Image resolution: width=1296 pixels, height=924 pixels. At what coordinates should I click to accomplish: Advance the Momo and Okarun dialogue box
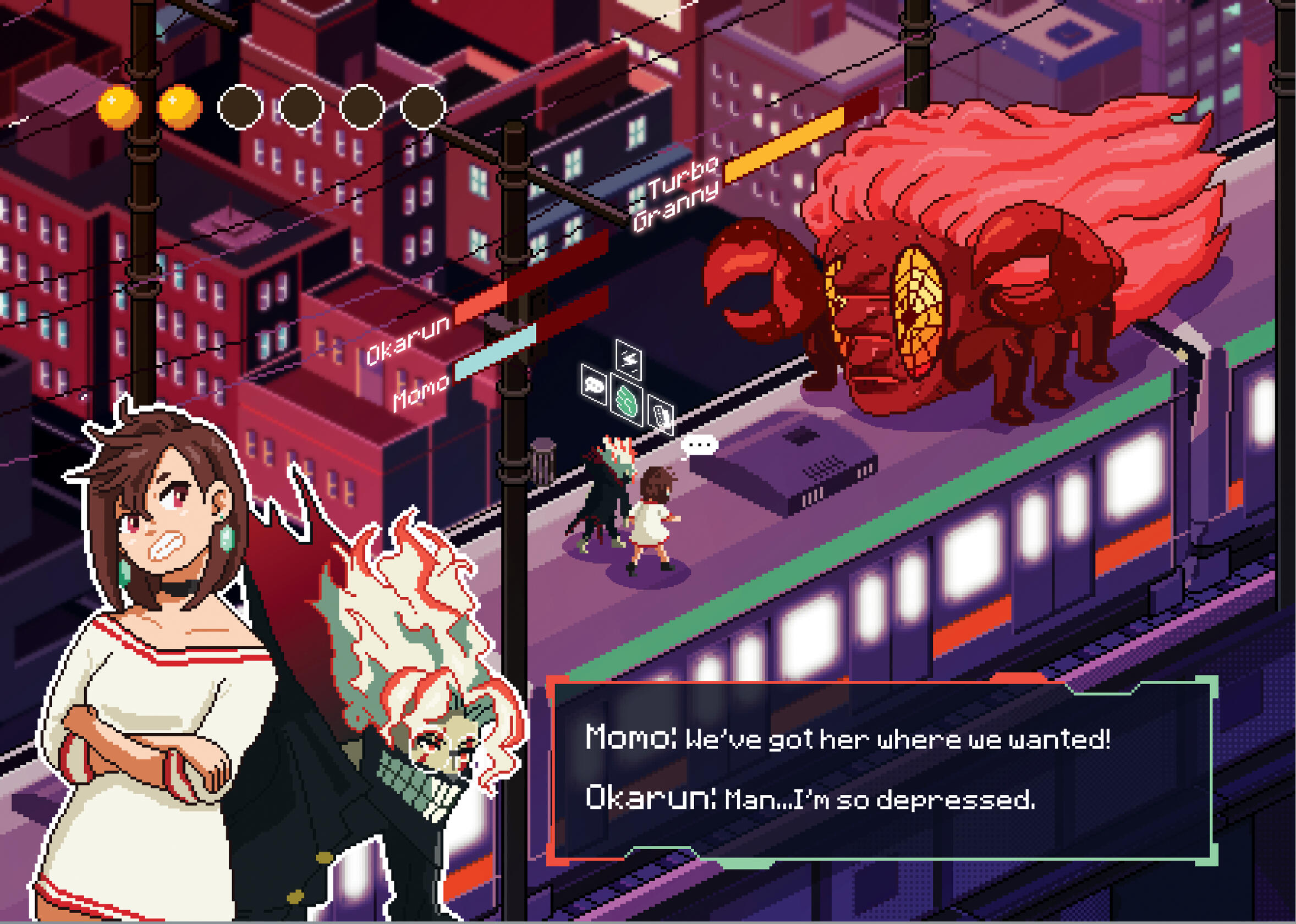[x=882, y=771]
